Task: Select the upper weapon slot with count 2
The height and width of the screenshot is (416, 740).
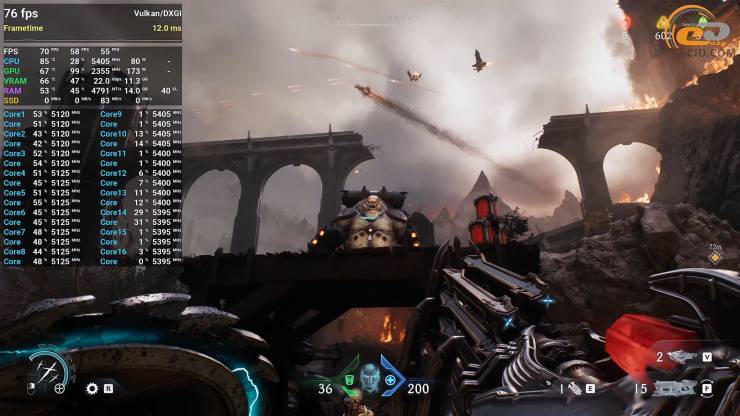Action: click(682, 356)
